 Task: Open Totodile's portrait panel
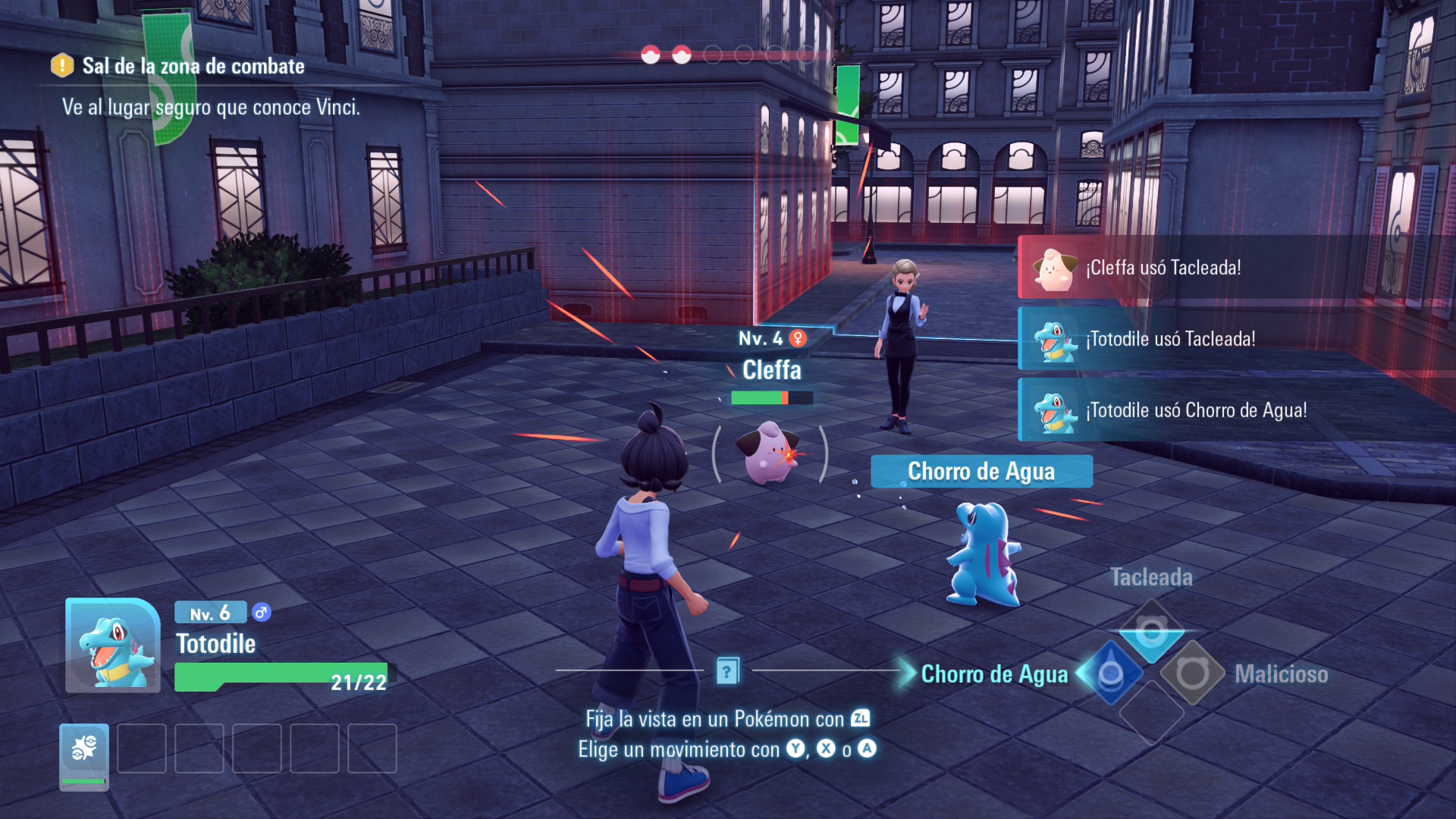click(112, 646)
